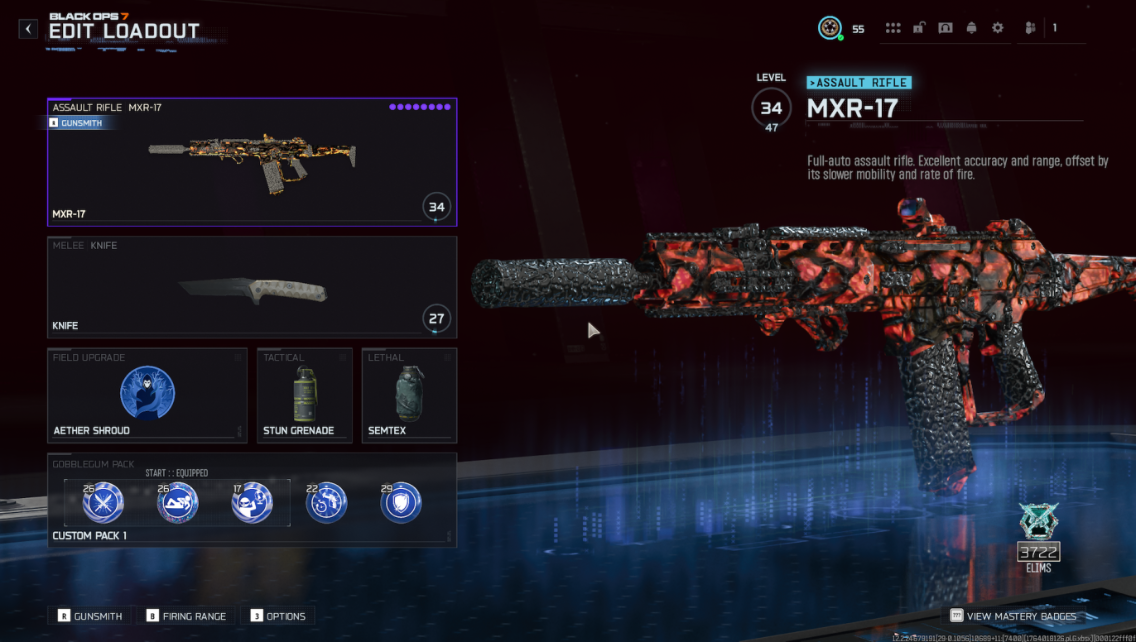
Task: Choose the Semtex lethal slot
Action: pos(409,394)
